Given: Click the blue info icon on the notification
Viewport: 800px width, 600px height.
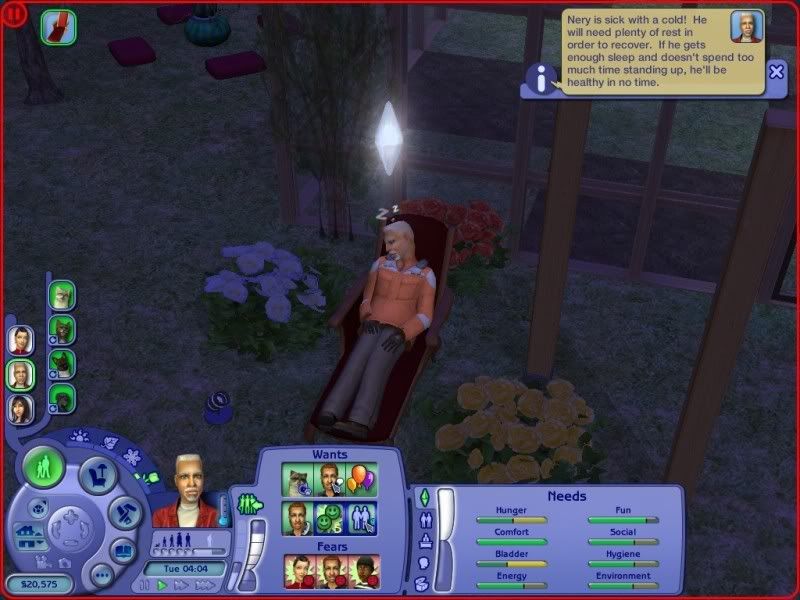Looking at the screenshot, I should (540, 79).
